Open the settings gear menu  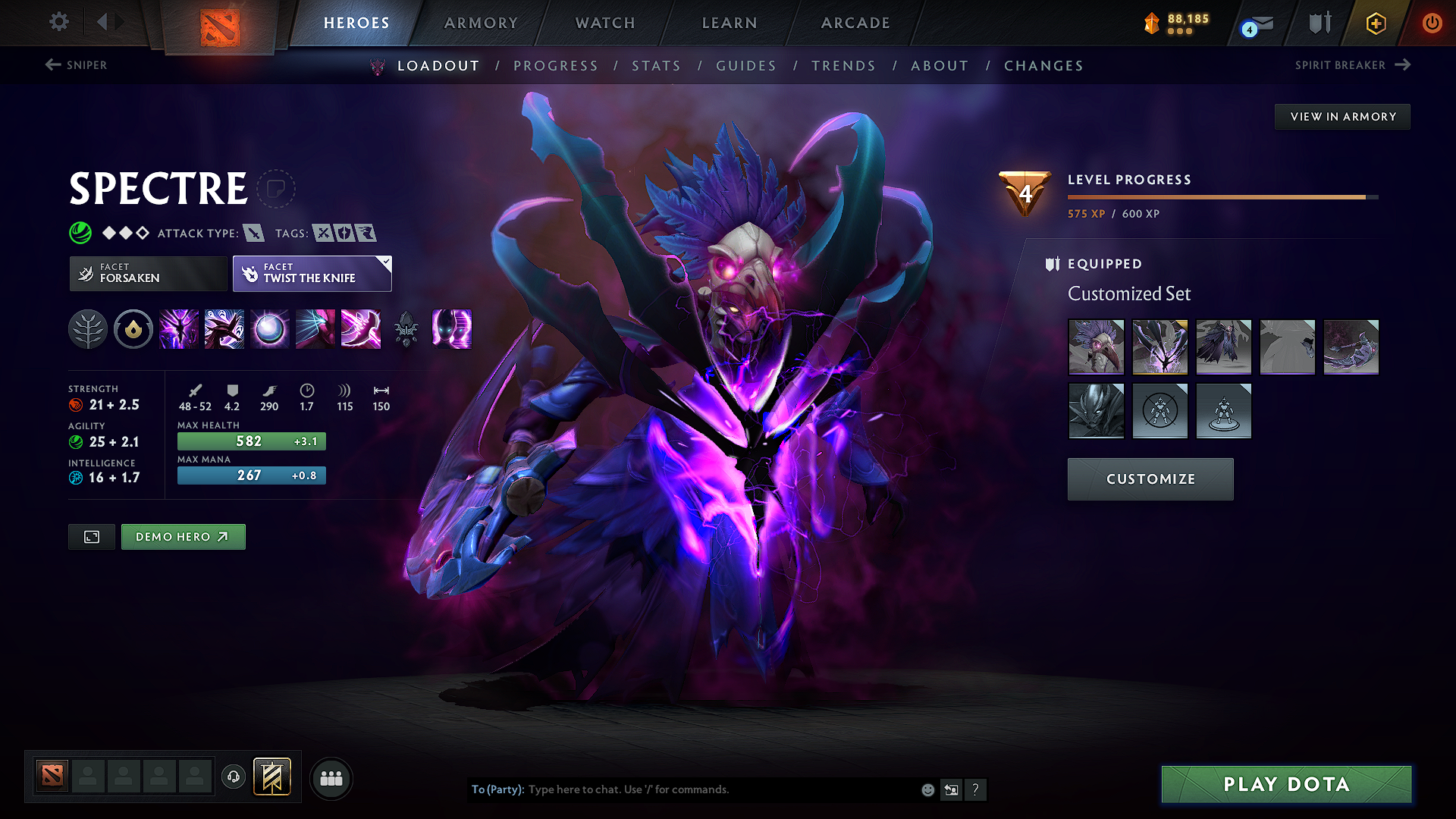click(58, 22)
